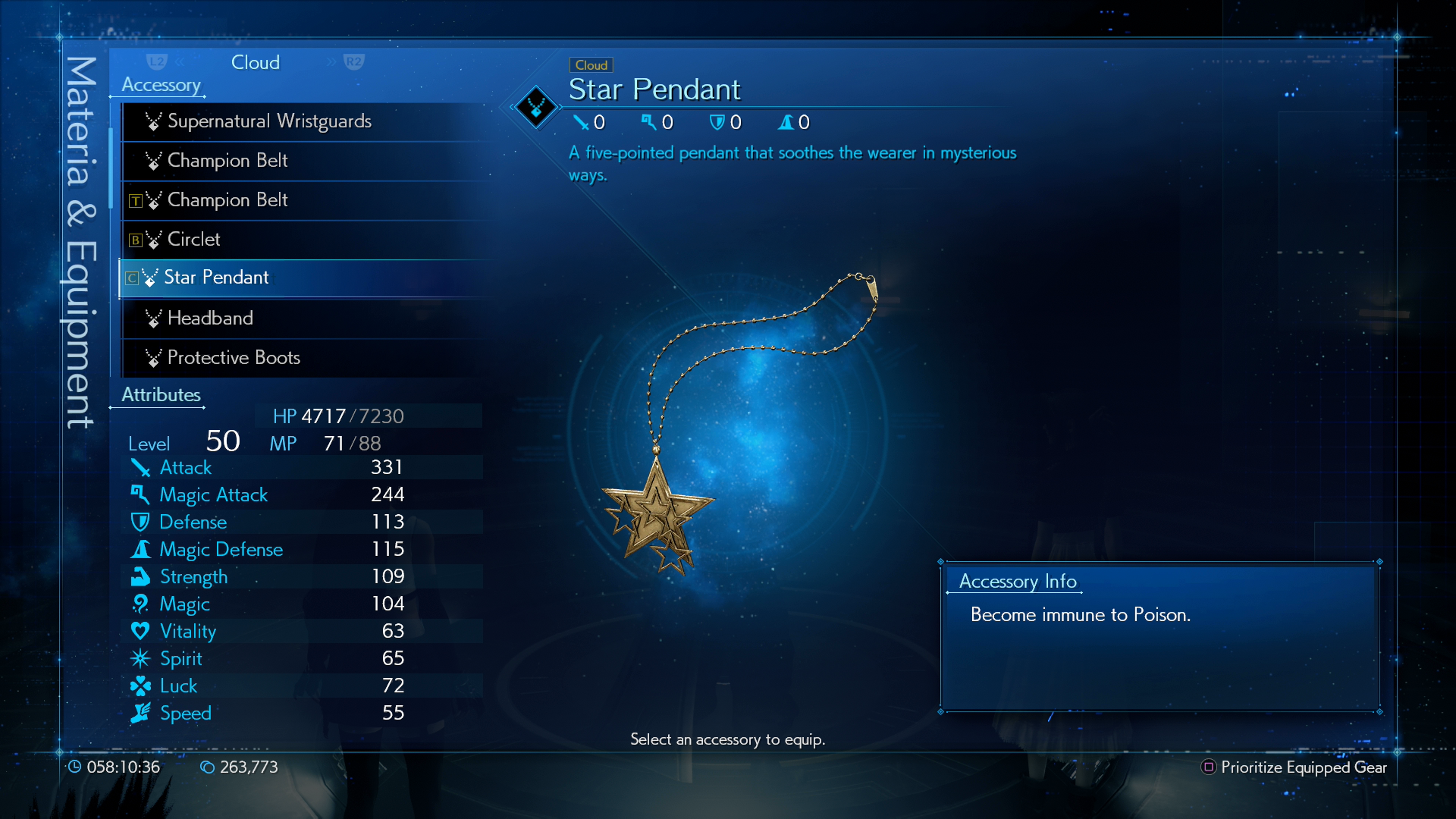Select the highlighted Star Pendant entry
This screenshot has width=1456, height=819.
[217, 278]
